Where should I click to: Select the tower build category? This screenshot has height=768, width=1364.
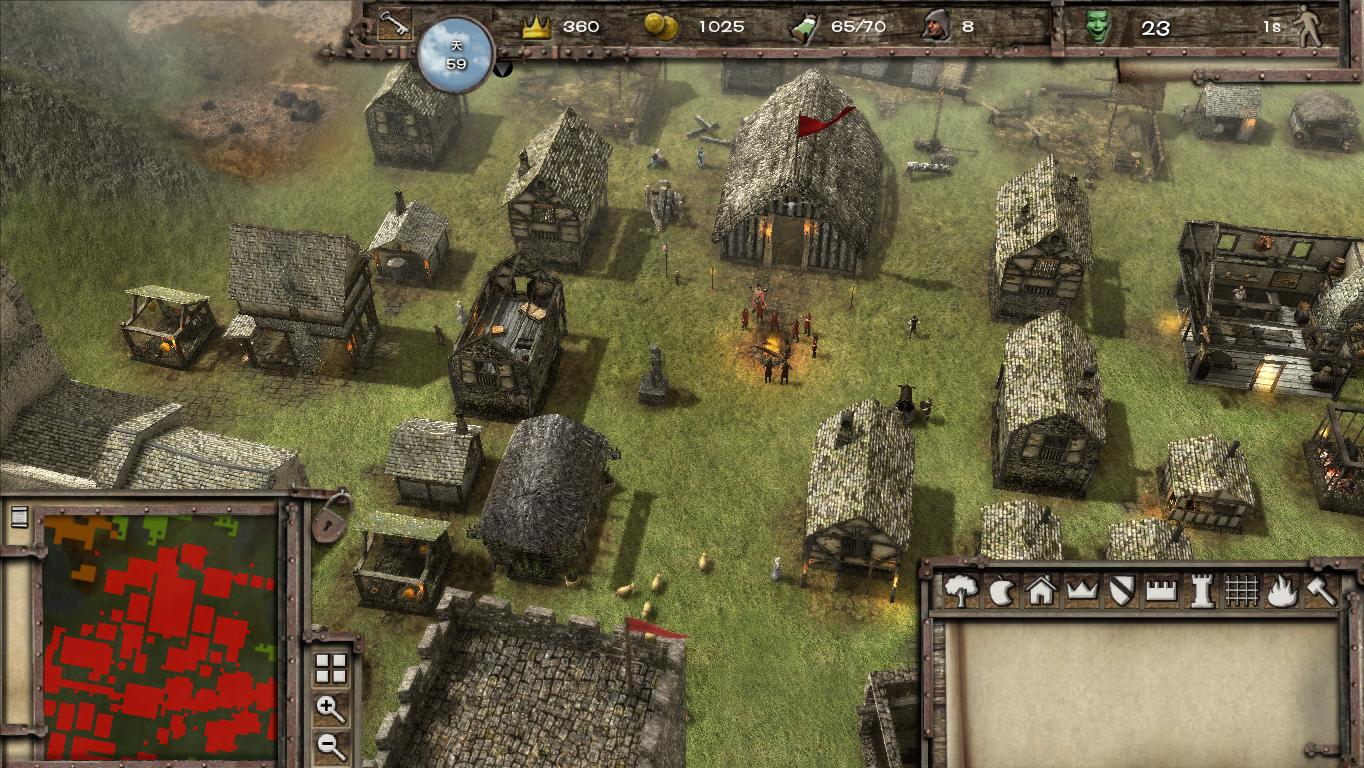1200,591
